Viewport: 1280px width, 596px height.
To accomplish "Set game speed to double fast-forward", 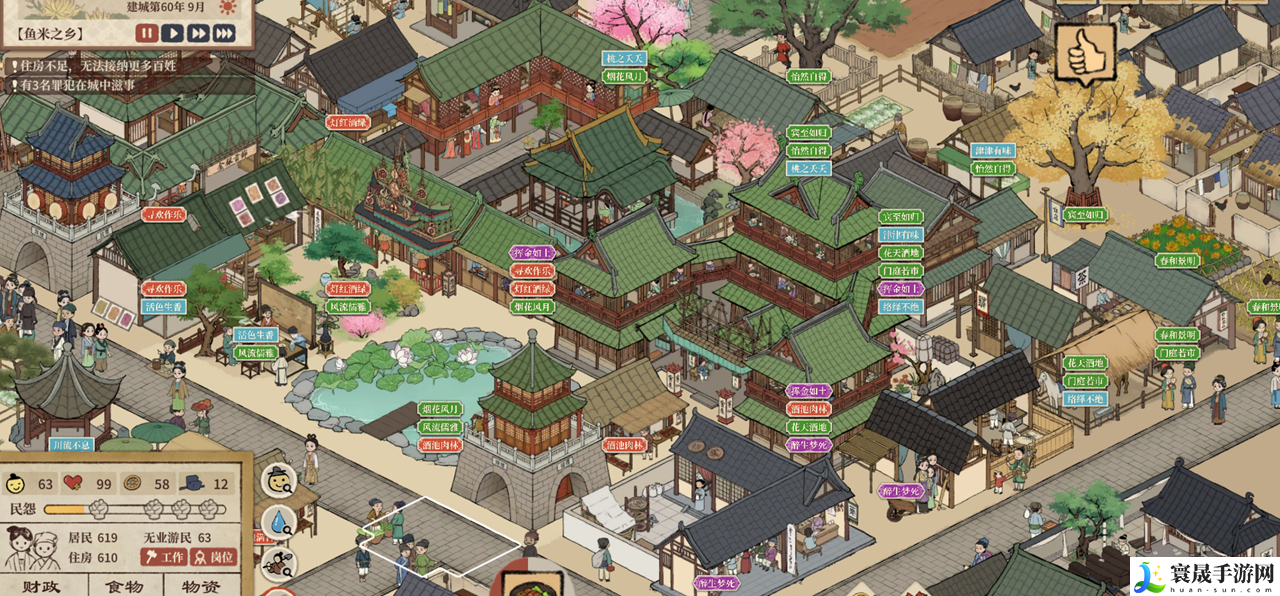I will 198,33.
